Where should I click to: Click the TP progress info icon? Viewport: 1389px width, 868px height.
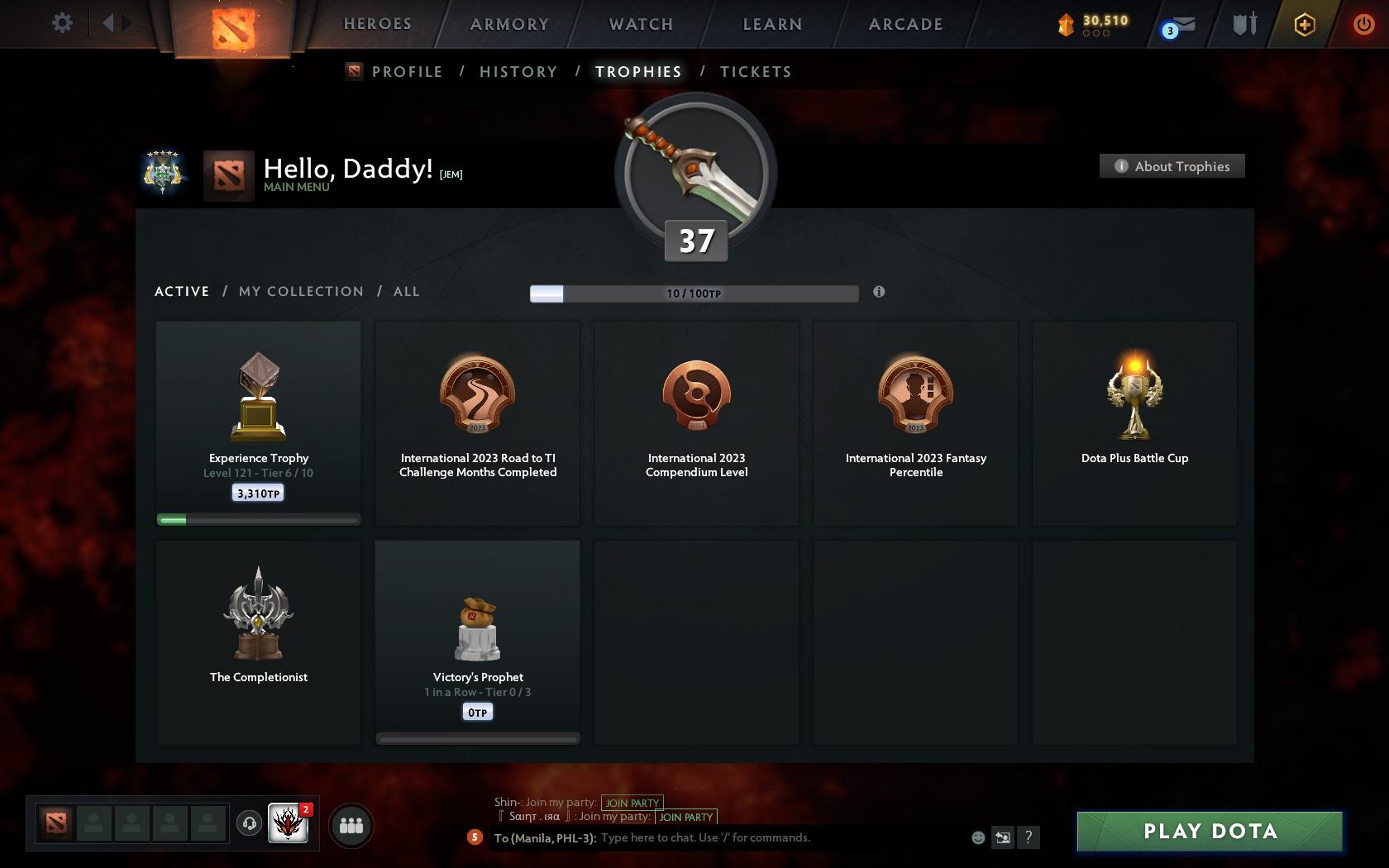tap(879, 292)
